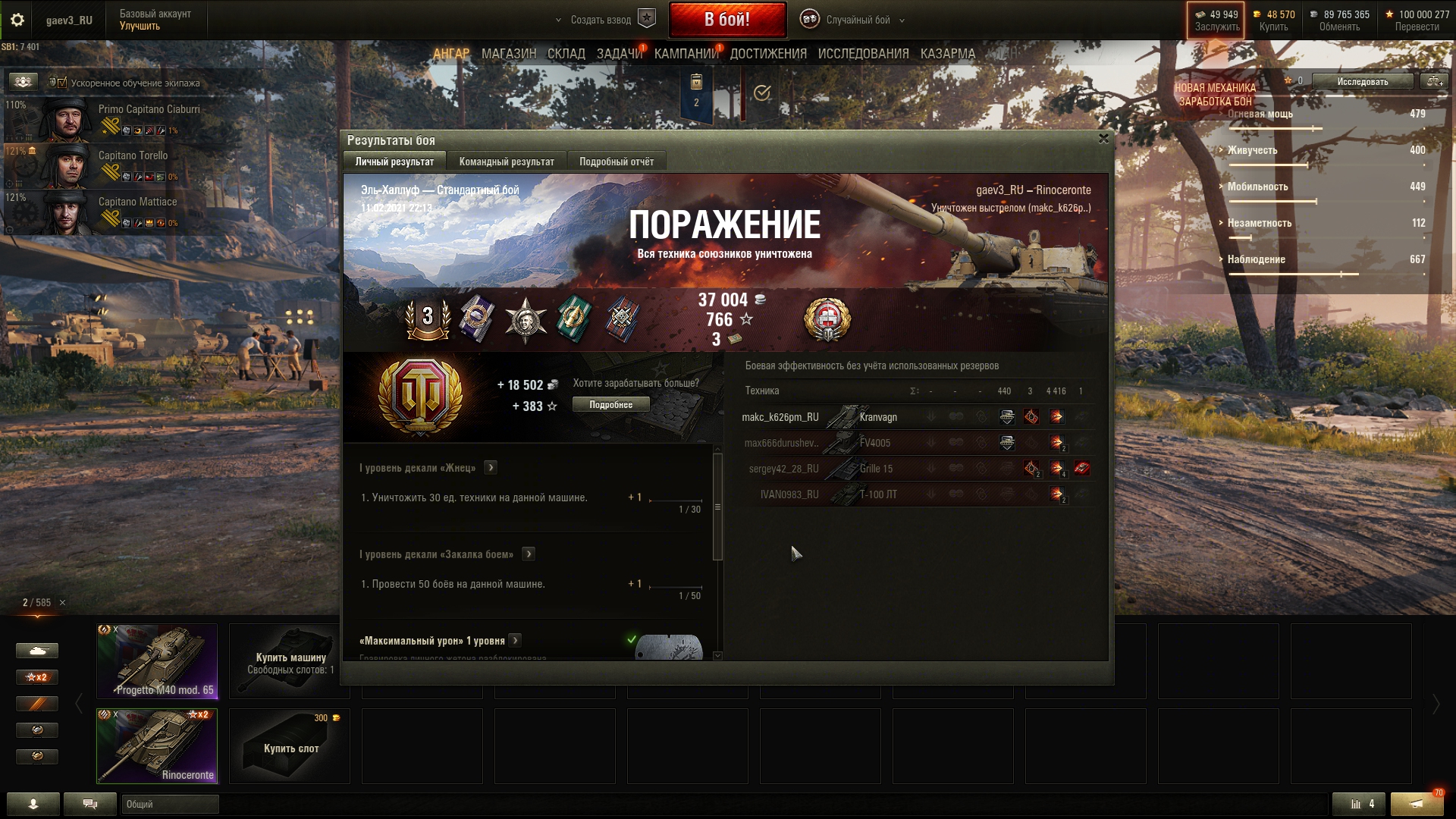Go to the «СКЛАД» section
Viewport: 1456px width, 819px height.
tap(566, 54)
